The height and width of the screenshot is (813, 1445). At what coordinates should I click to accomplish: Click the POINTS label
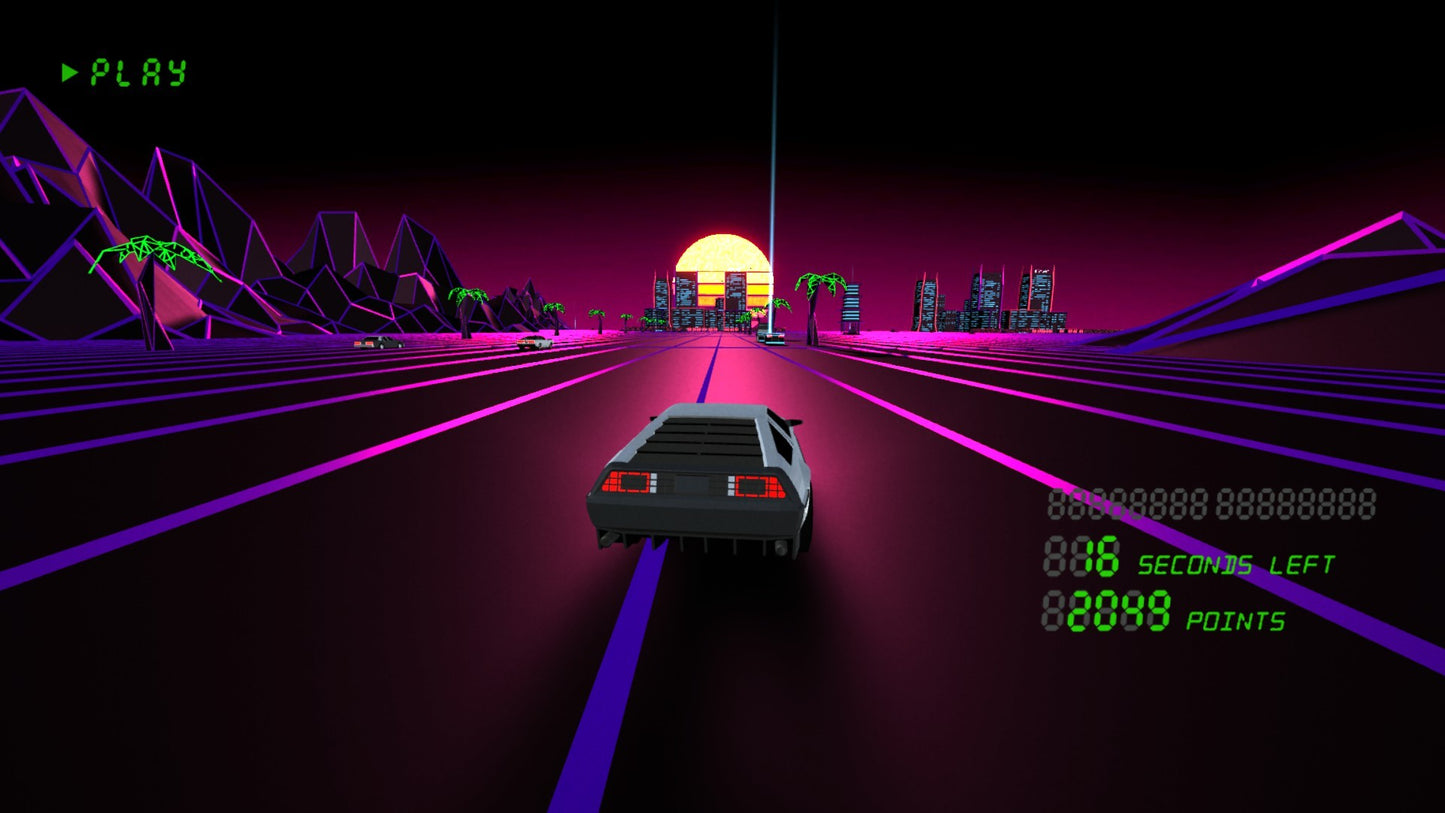(1235, 620)
